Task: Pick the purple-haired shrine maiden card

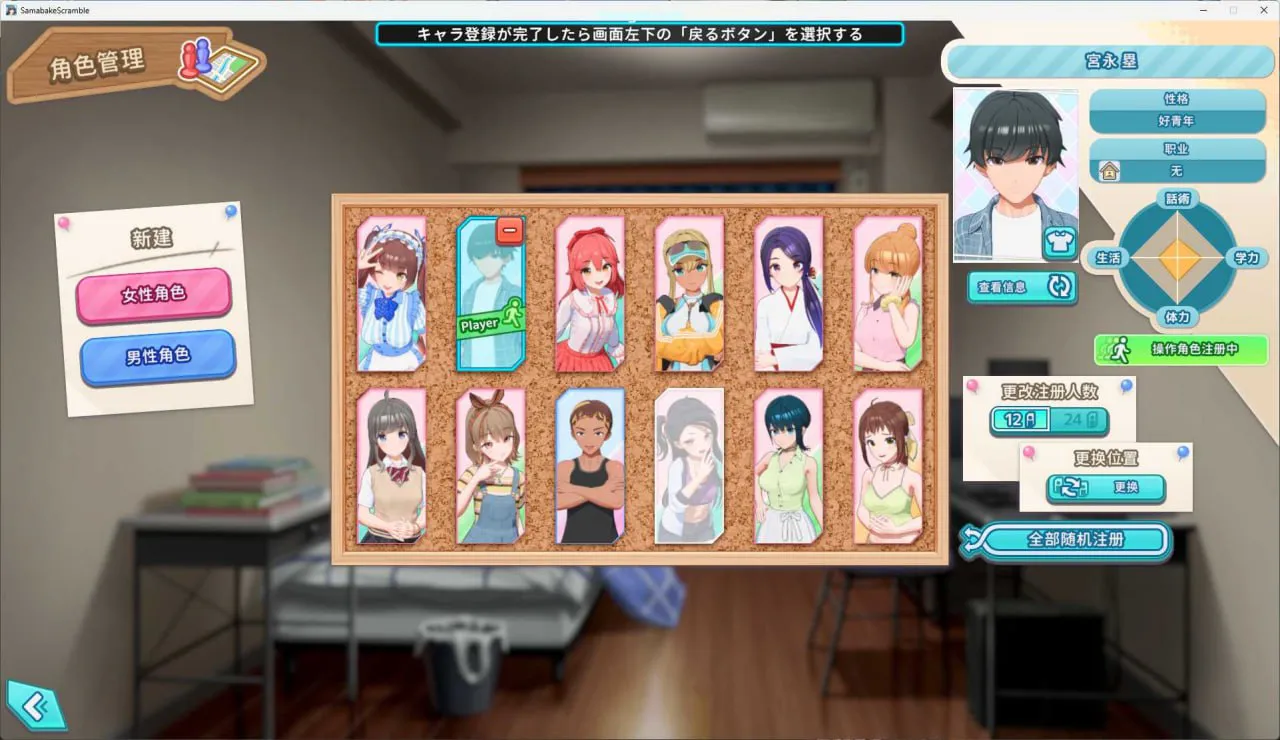Action: (x=788, y=294)
